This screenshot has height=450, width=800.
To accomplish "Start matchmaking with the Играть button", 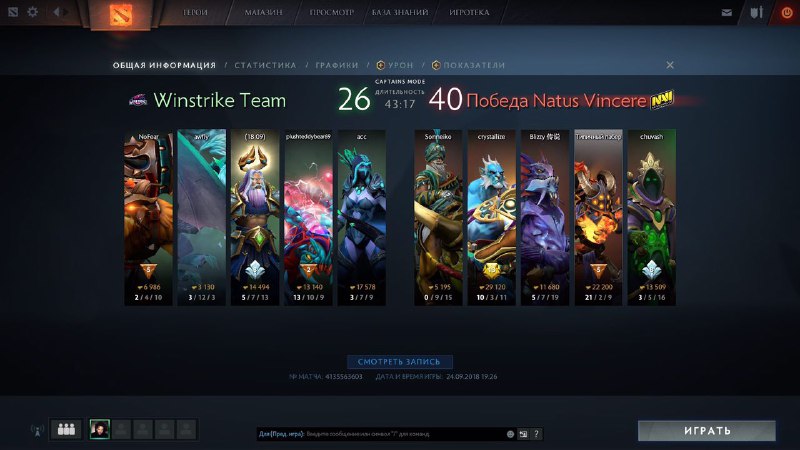I will (707, 431).
